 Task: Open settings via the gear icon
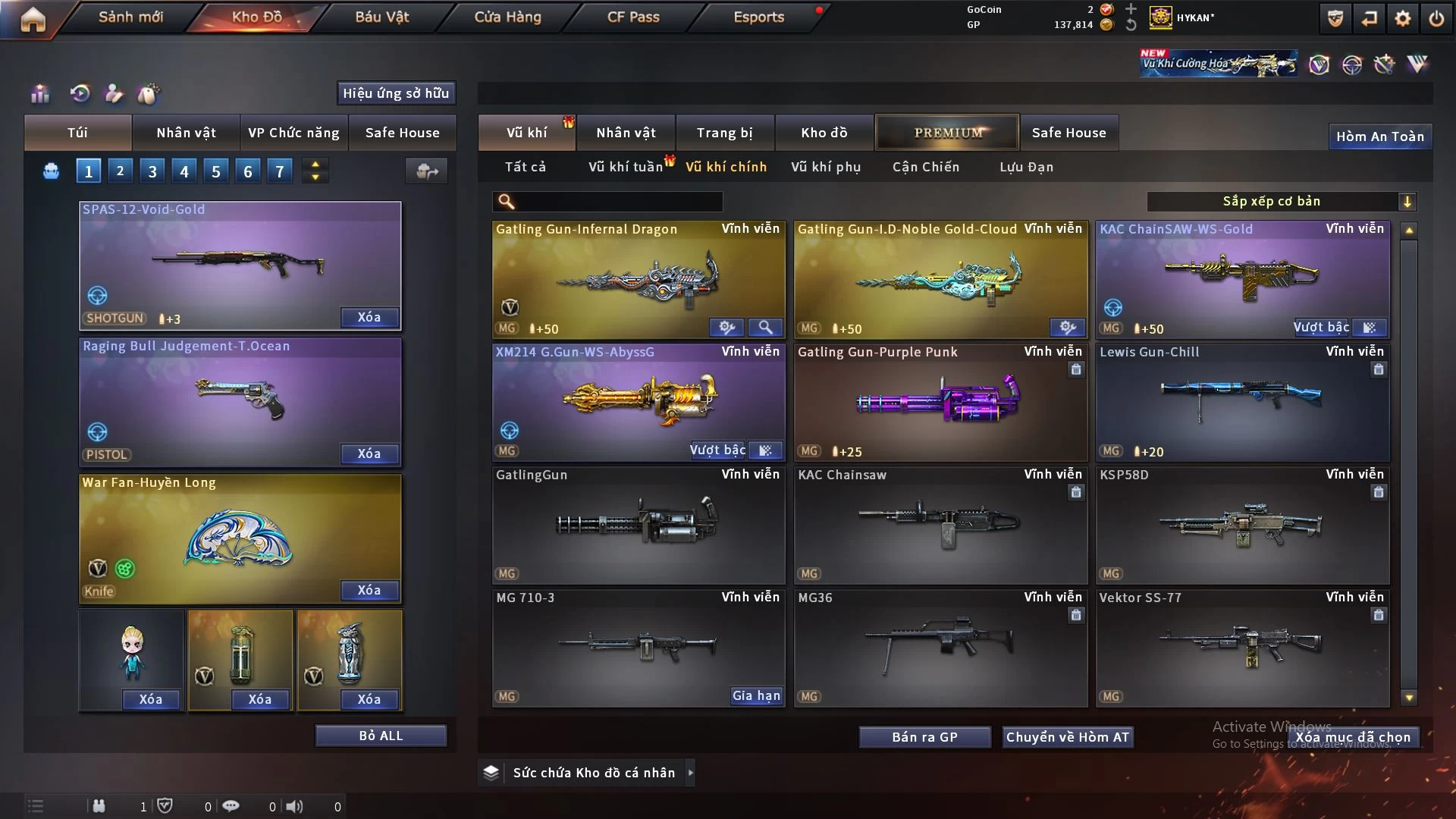tap(1402, 18)
